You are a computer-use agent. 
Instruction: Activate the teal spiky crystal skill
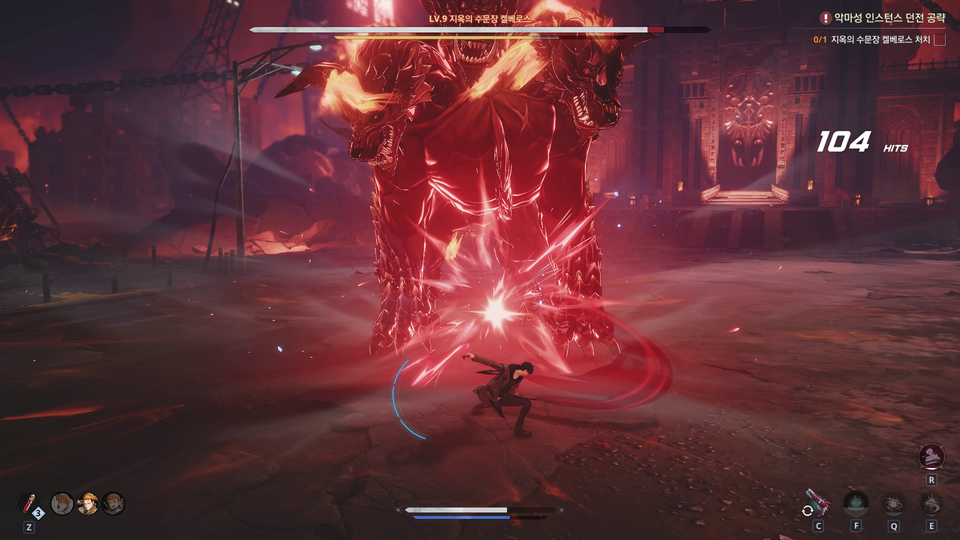click(x=856, y=503)
